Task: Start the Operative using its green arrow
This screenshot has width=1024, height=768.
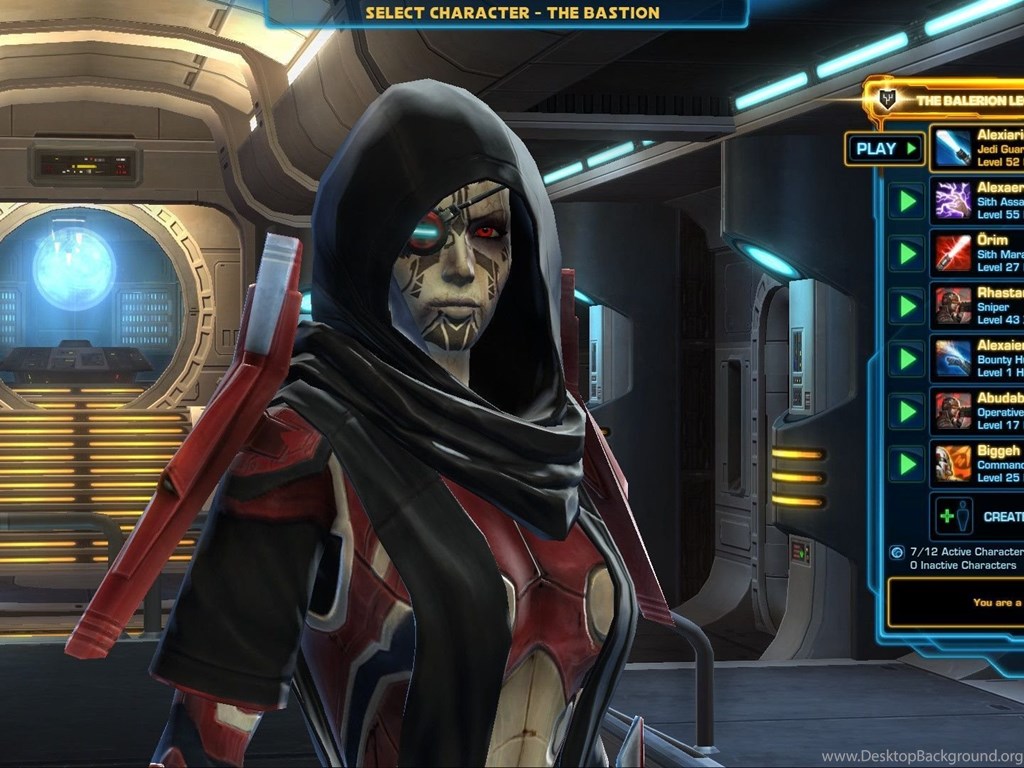Action: pos(907,411)
